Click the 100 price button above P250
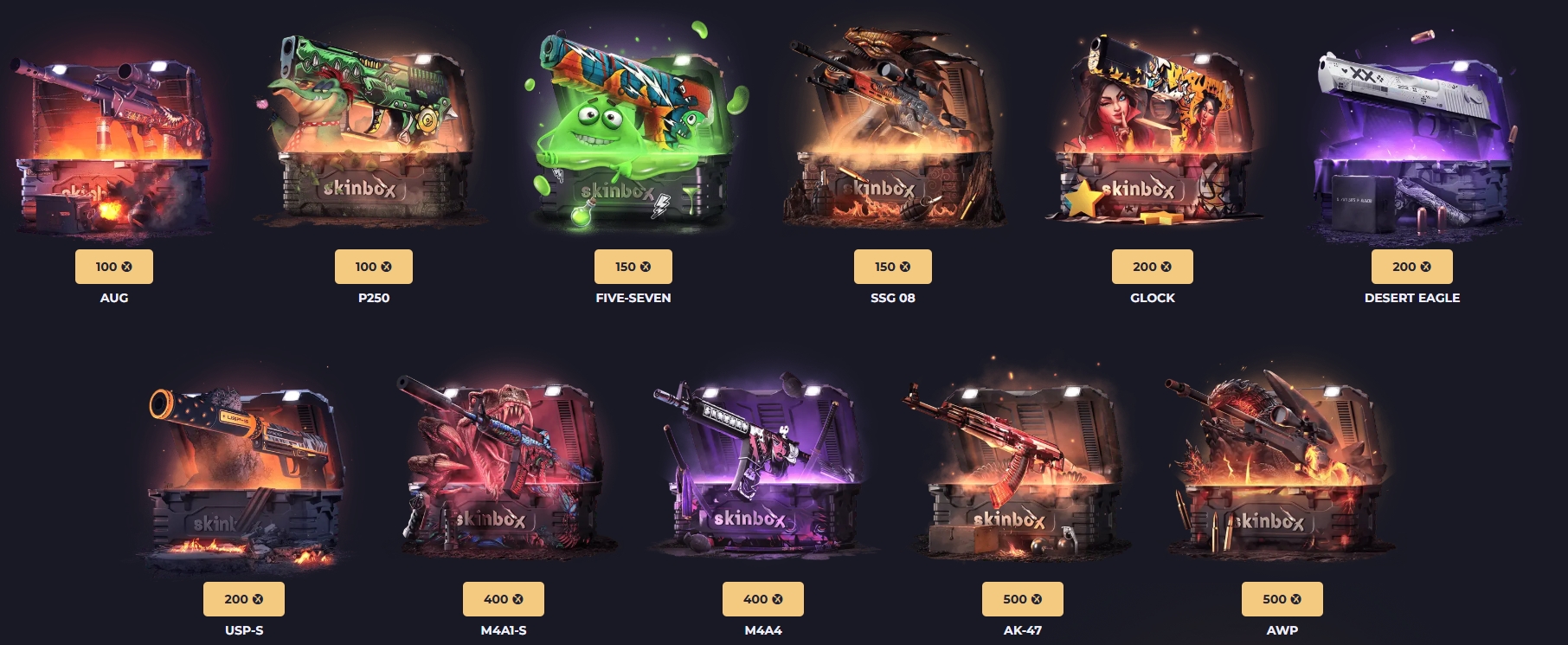 click(x=373, y=267)
